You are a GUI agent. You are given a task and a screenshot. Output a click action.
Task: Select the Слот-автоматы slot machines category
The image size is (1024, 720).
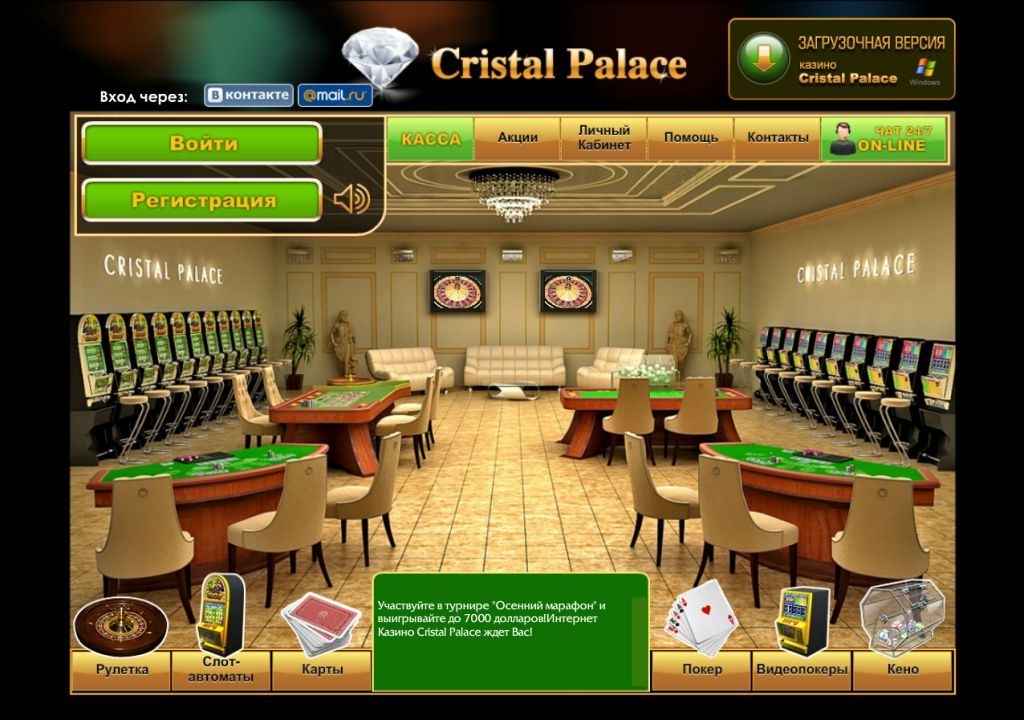(x=220, y=669)
